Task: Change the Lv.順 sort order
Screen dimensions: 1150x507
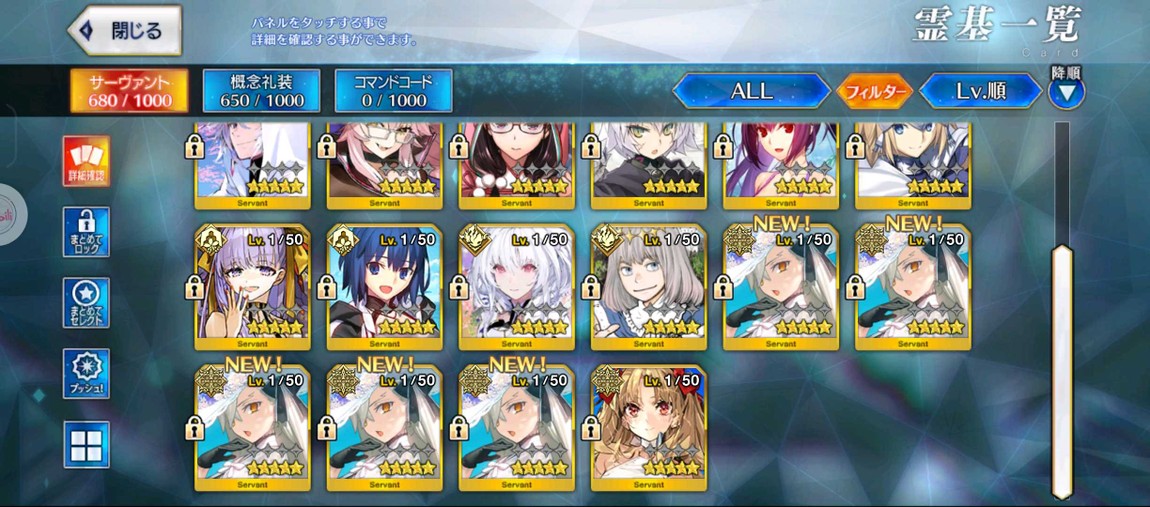Action: click(x=980, y=91)
